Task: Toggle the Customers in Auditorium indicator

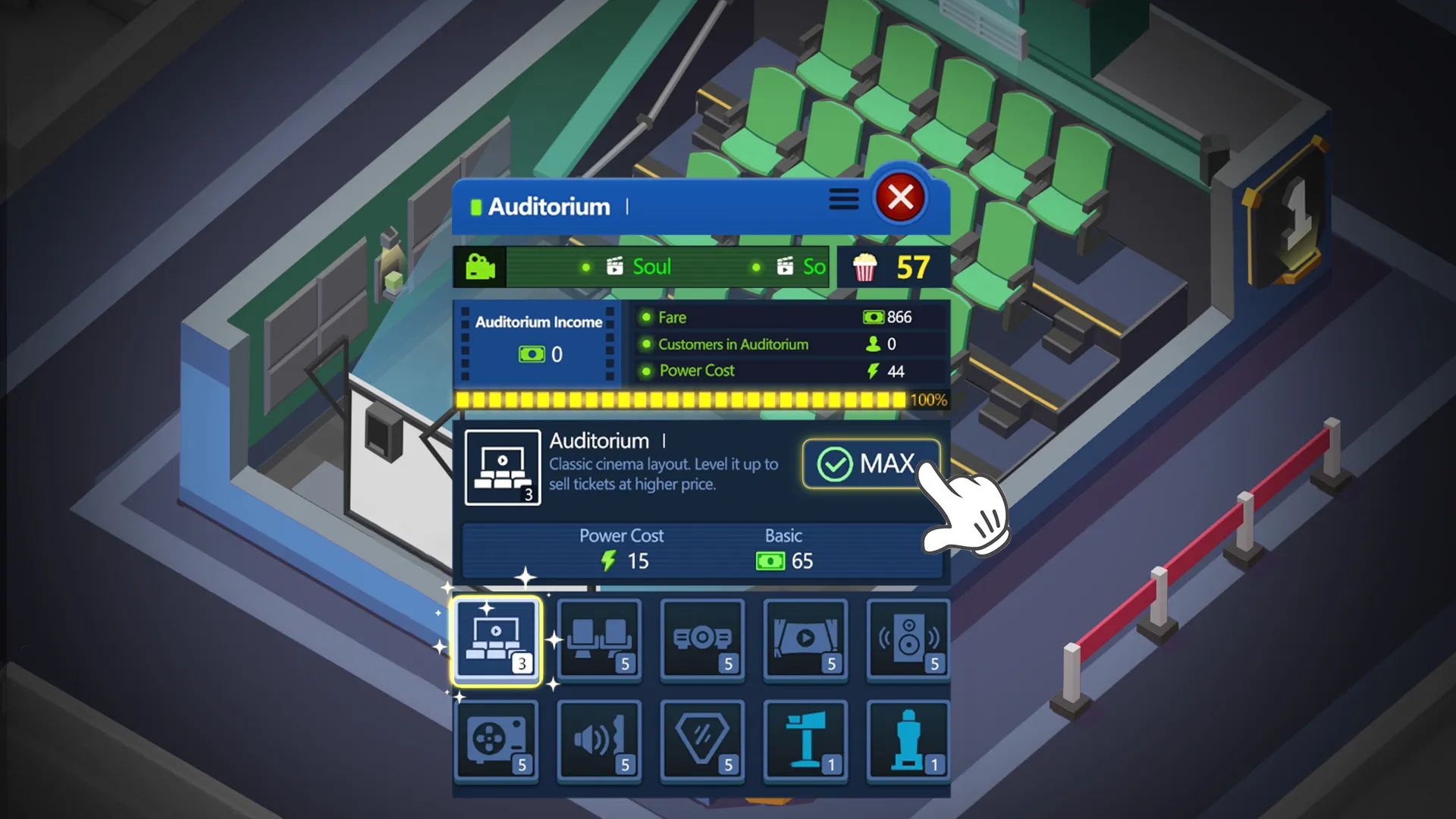Action: pyautogui.click(x=789, y=344)
